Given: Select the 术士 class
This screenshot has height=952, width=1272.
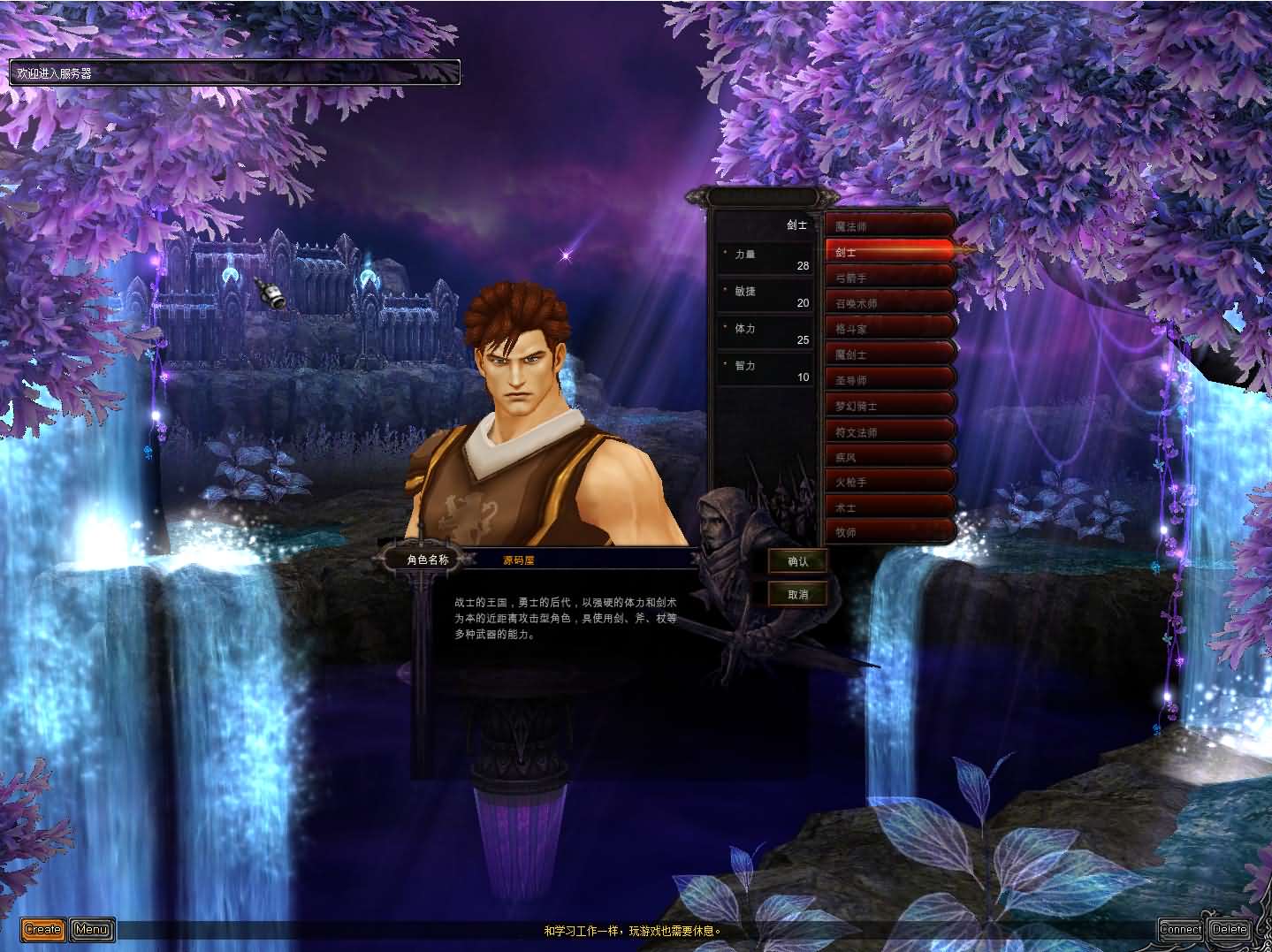Looking at the screenshot, I should pyautogui.click(x=889, y=508).
